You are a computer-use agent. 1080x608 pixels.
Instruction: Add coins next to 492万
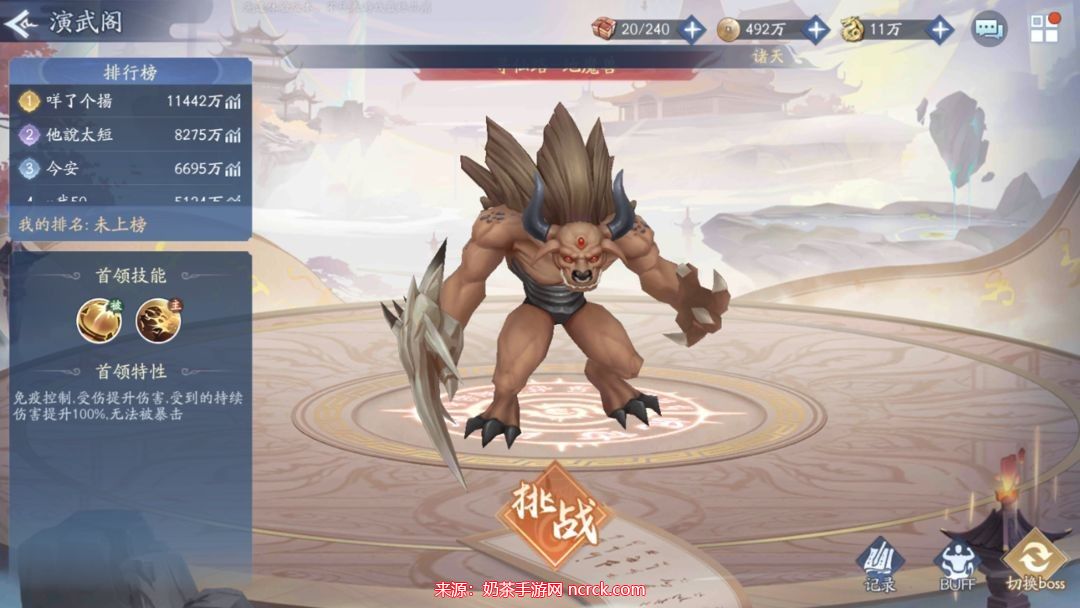[x=816, y=29]
